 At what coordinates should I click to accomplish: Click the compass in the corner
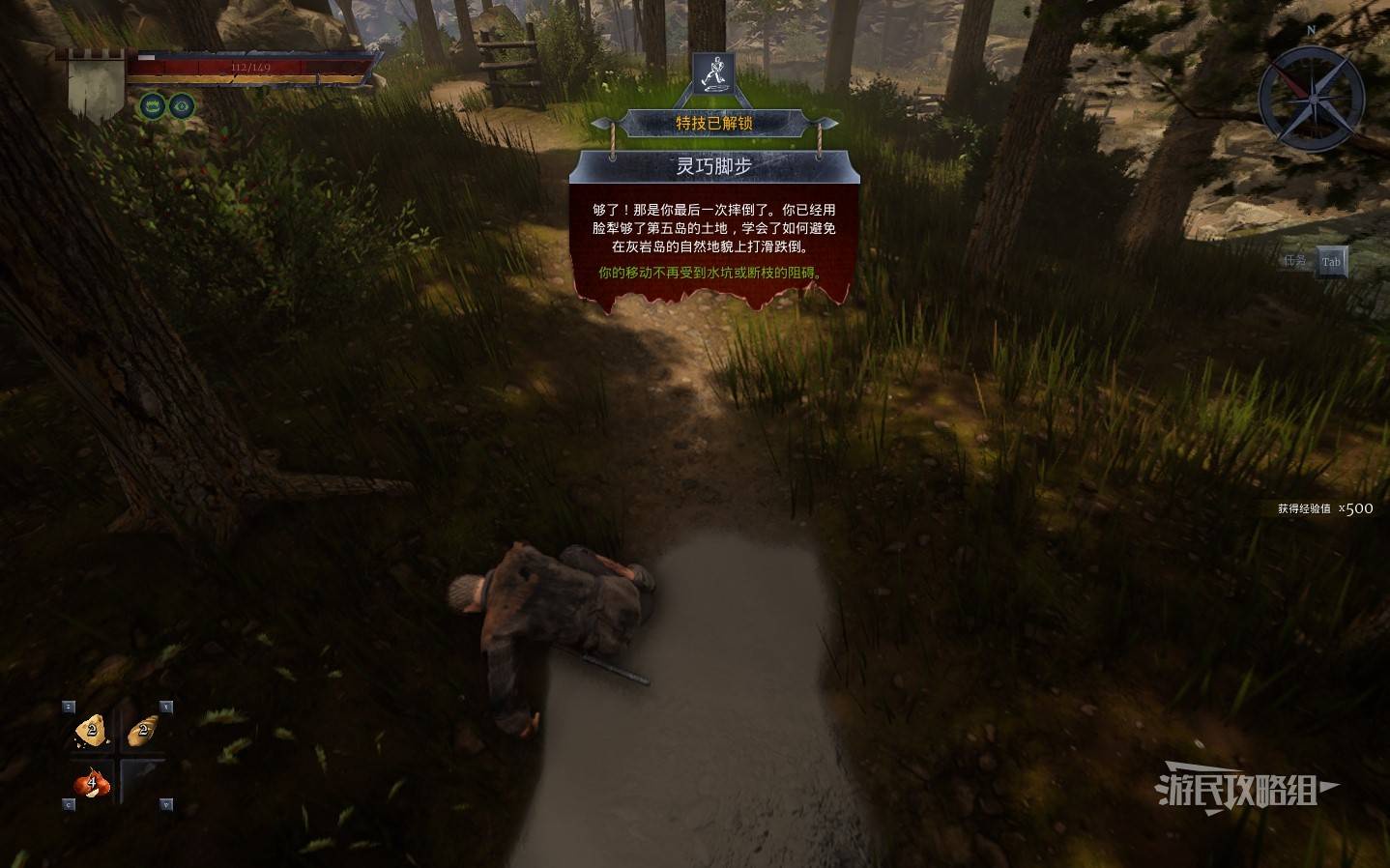[1312, 100]
